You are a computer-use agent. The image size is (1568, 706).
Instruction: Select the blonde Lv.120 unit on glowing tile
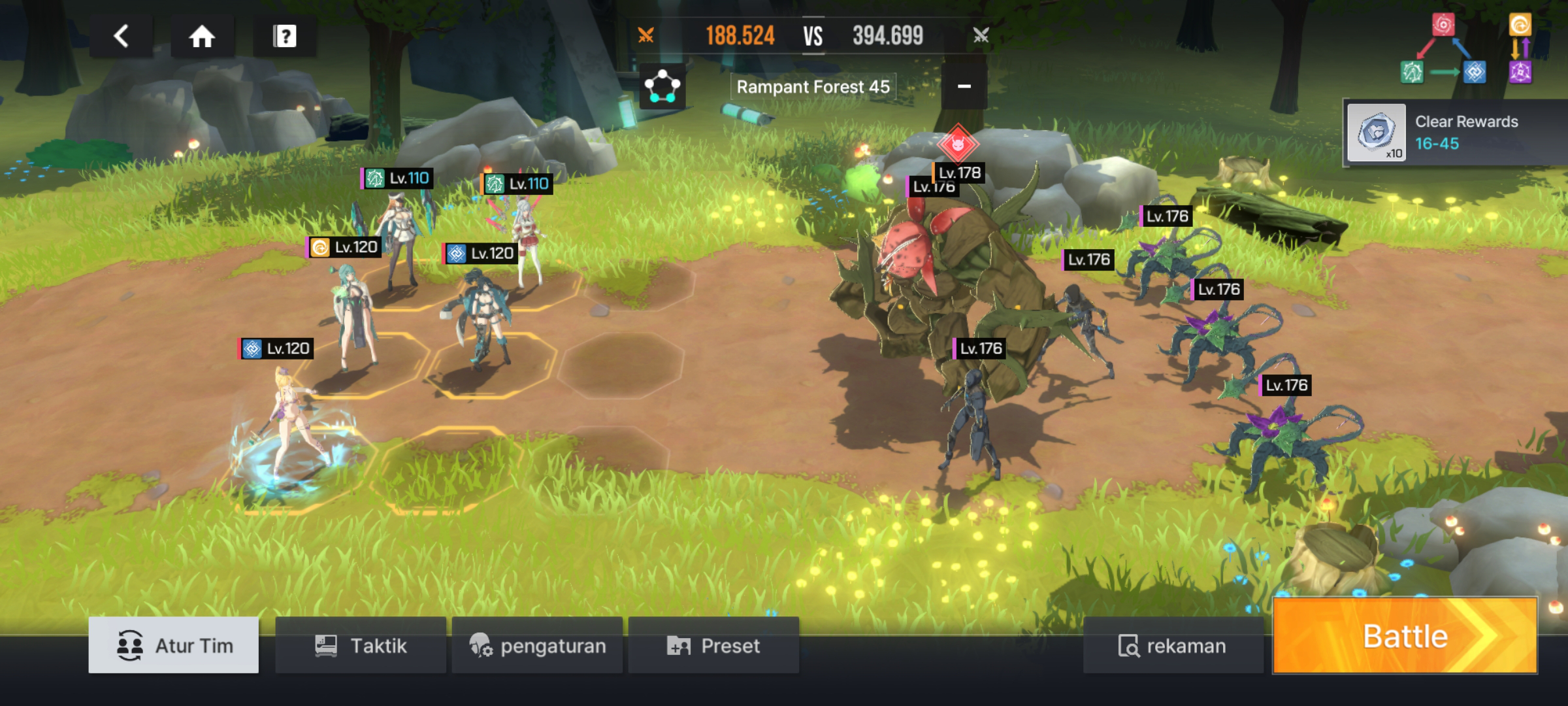tap(290, 425)
